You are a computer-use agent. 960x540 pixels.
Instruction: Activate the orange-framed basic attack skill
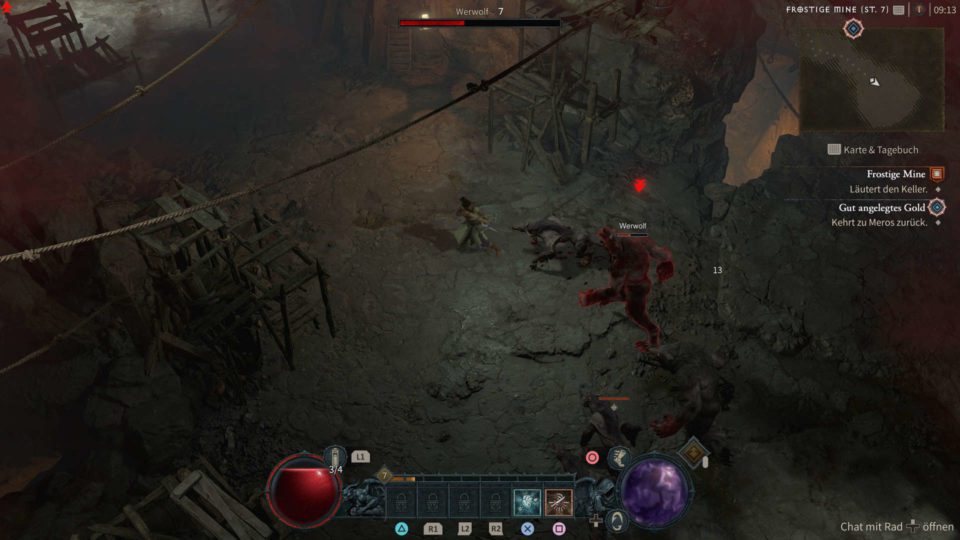pos(559,501)
